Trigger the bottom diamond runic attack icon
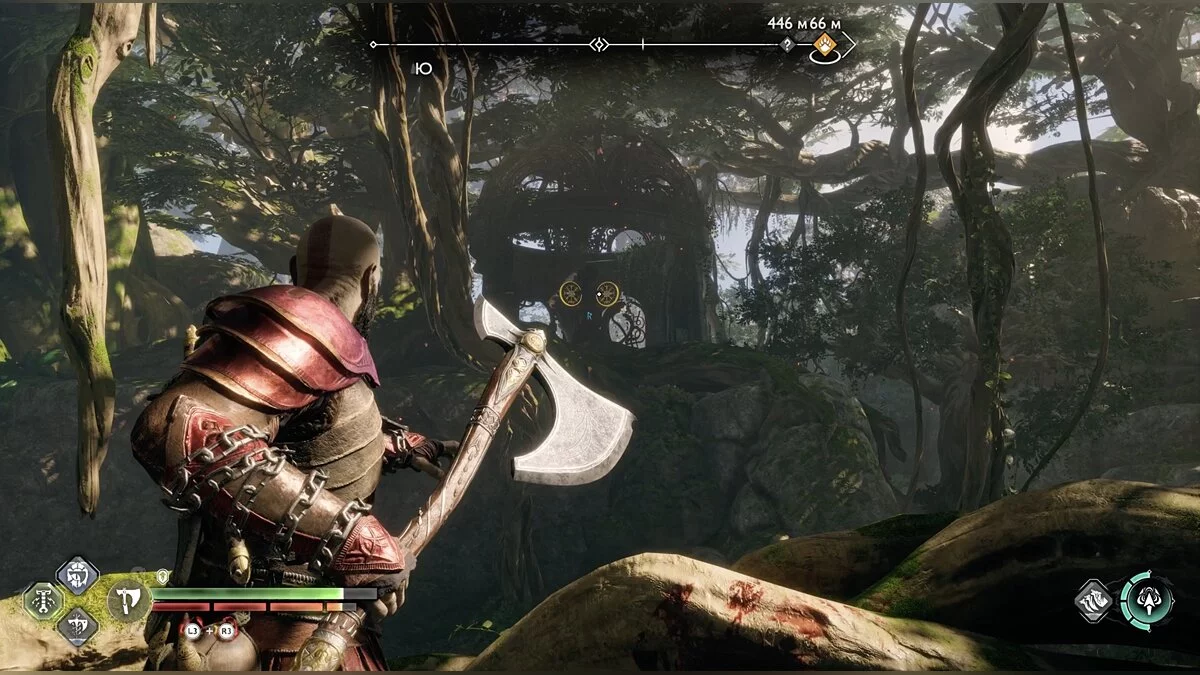Screen dimensions: 1200x675 pos(77,628)
